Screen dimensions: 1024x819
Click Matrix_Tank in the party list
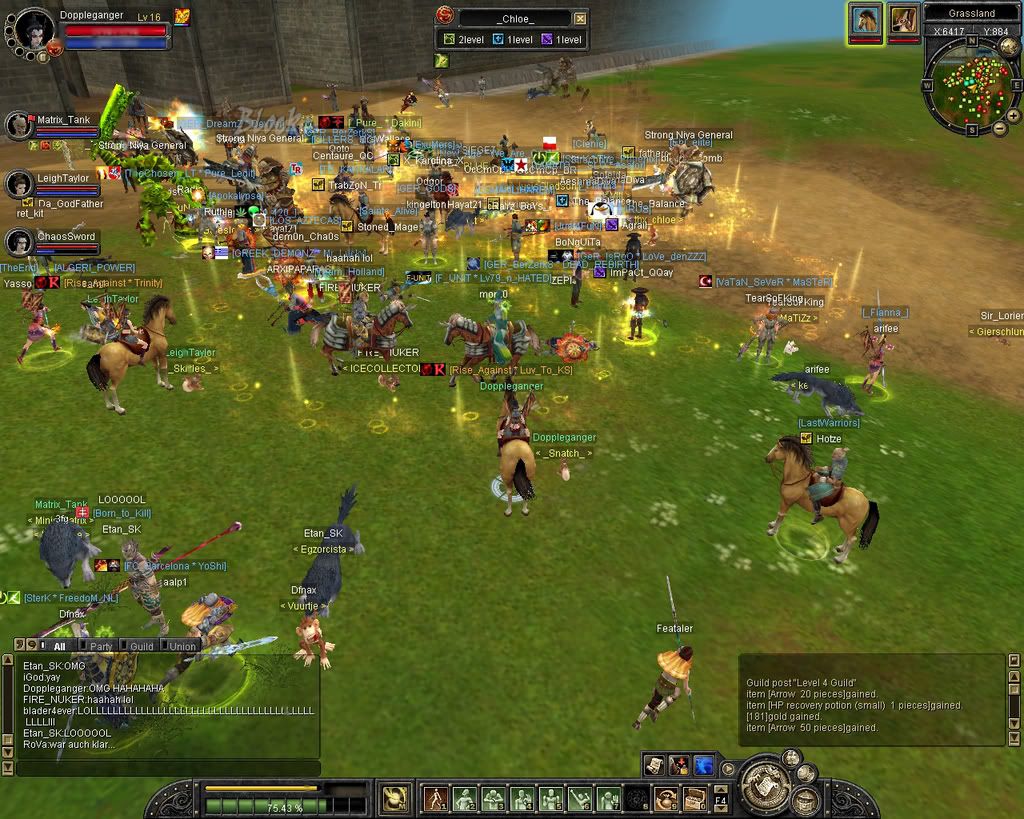[x=20, y=125]
